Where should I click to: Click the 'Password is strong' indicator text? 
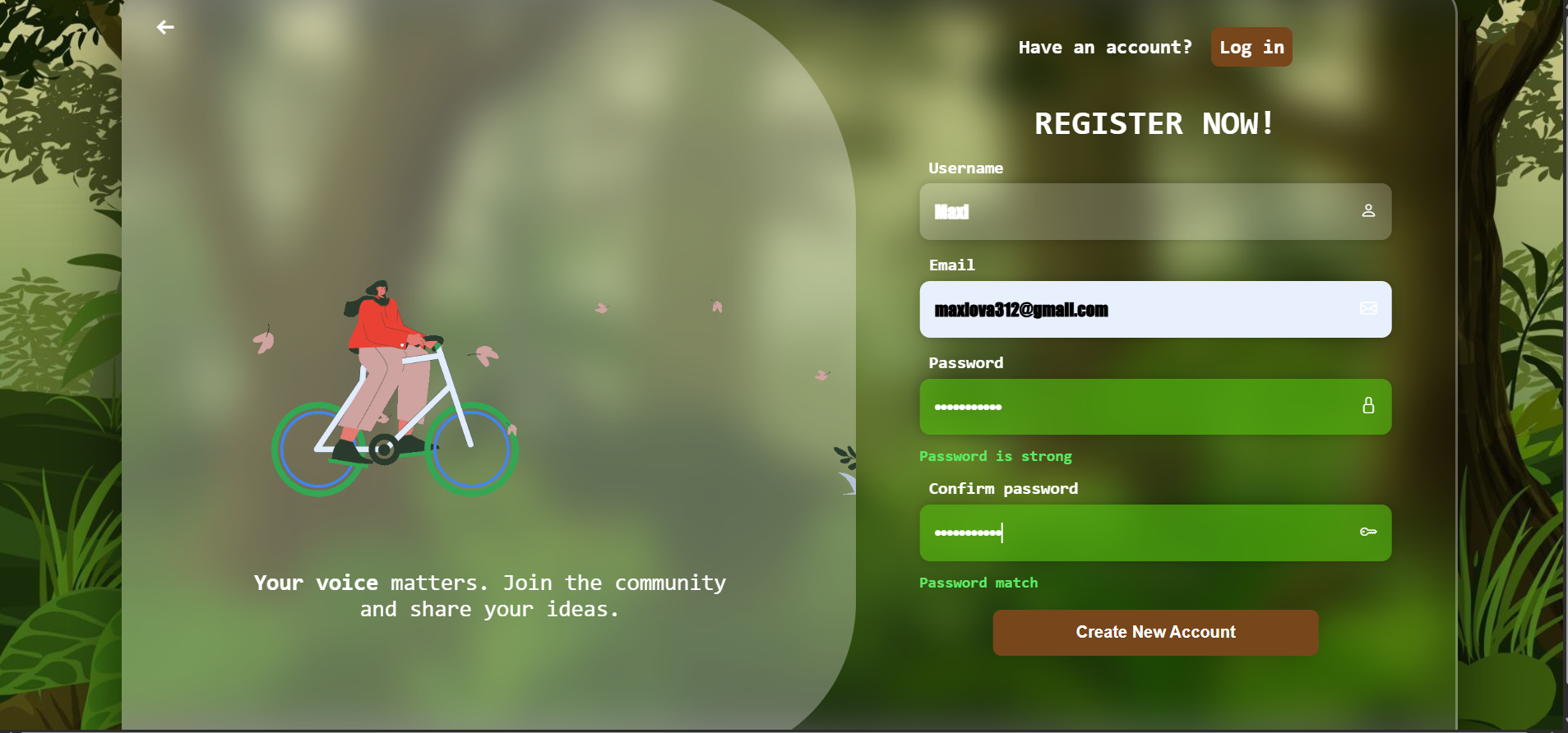995,456
